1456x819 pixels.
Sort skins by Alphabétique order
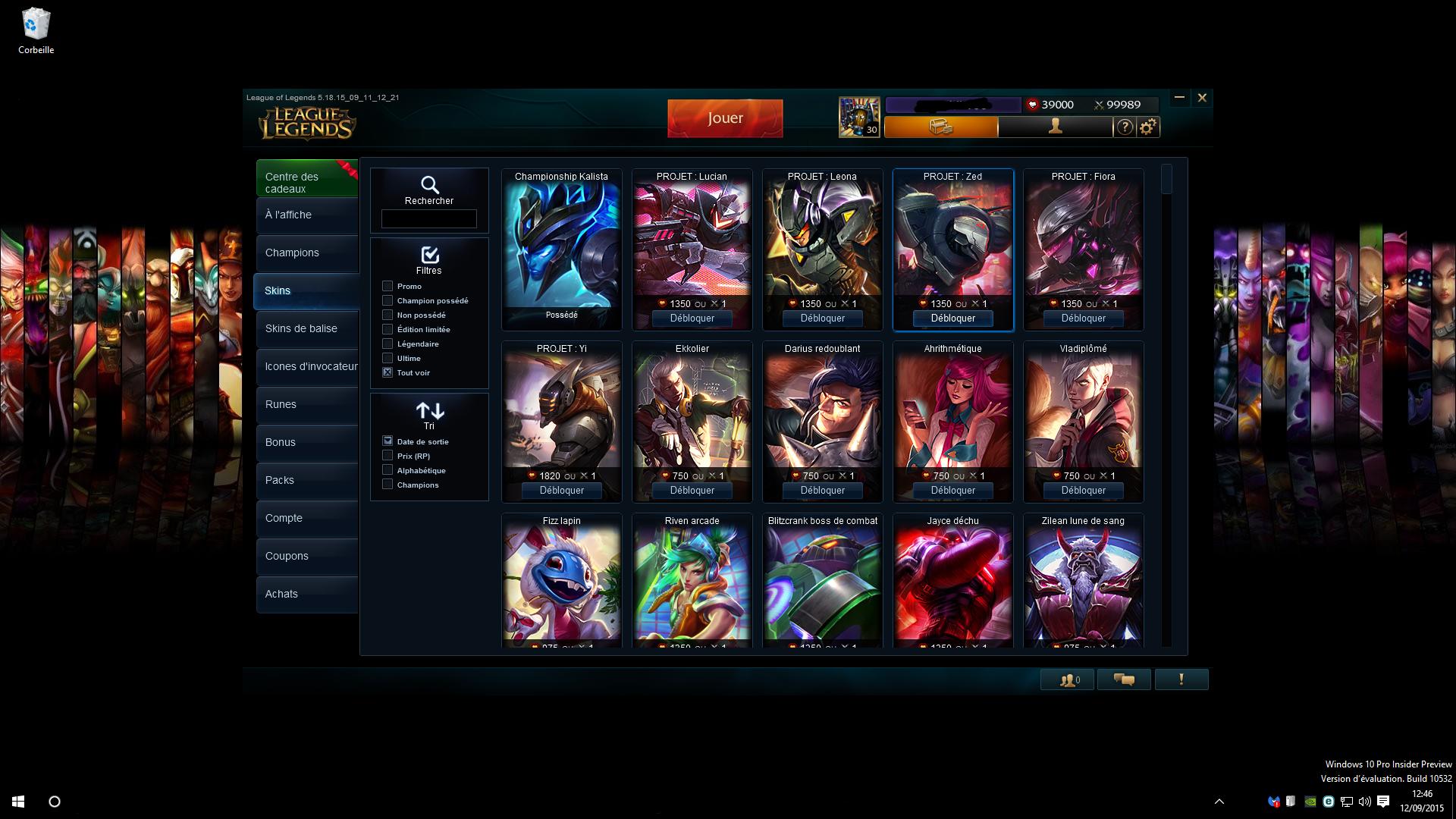coord(388,470)
